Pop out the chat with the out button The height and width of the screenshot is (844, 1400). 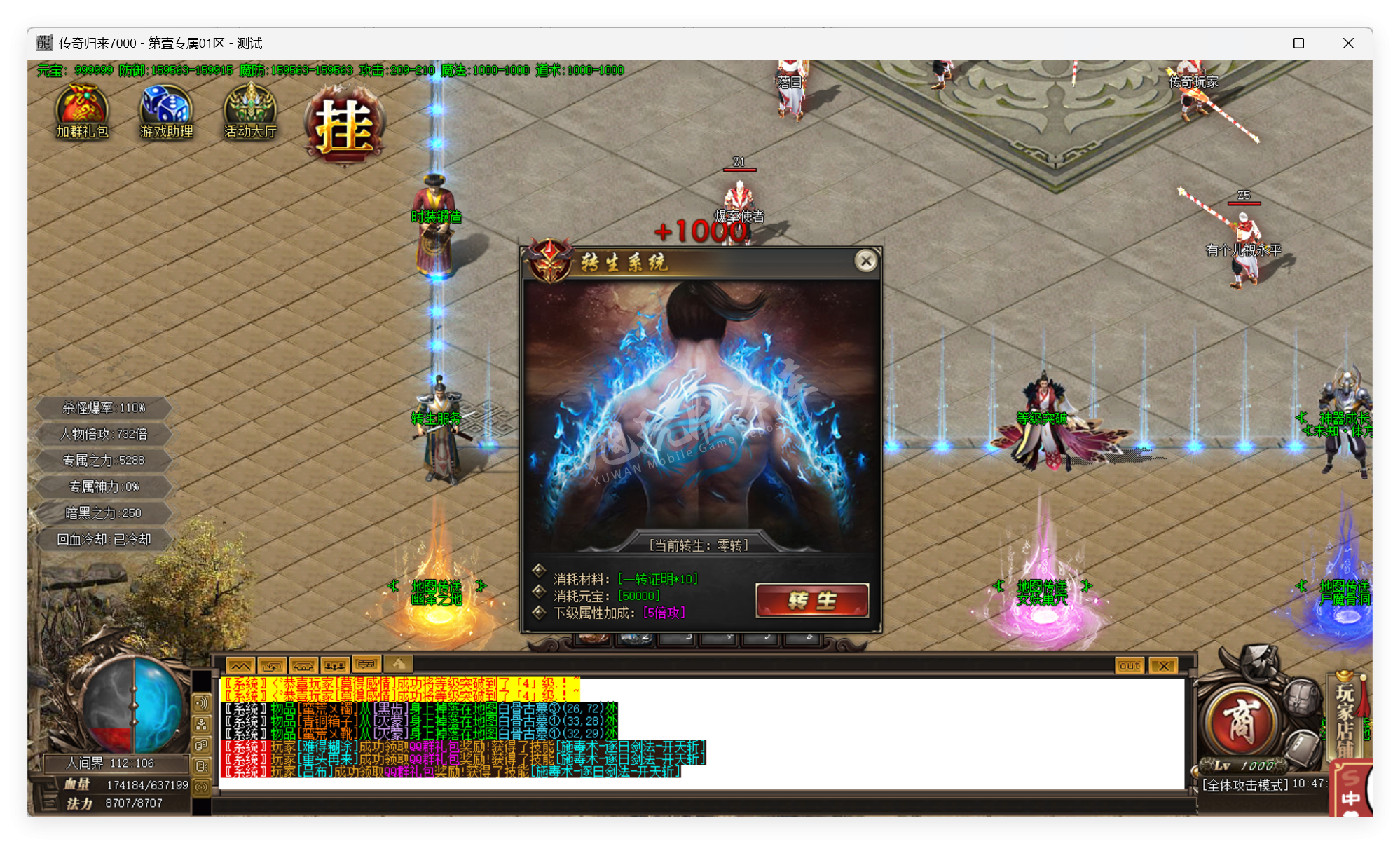1128,665
